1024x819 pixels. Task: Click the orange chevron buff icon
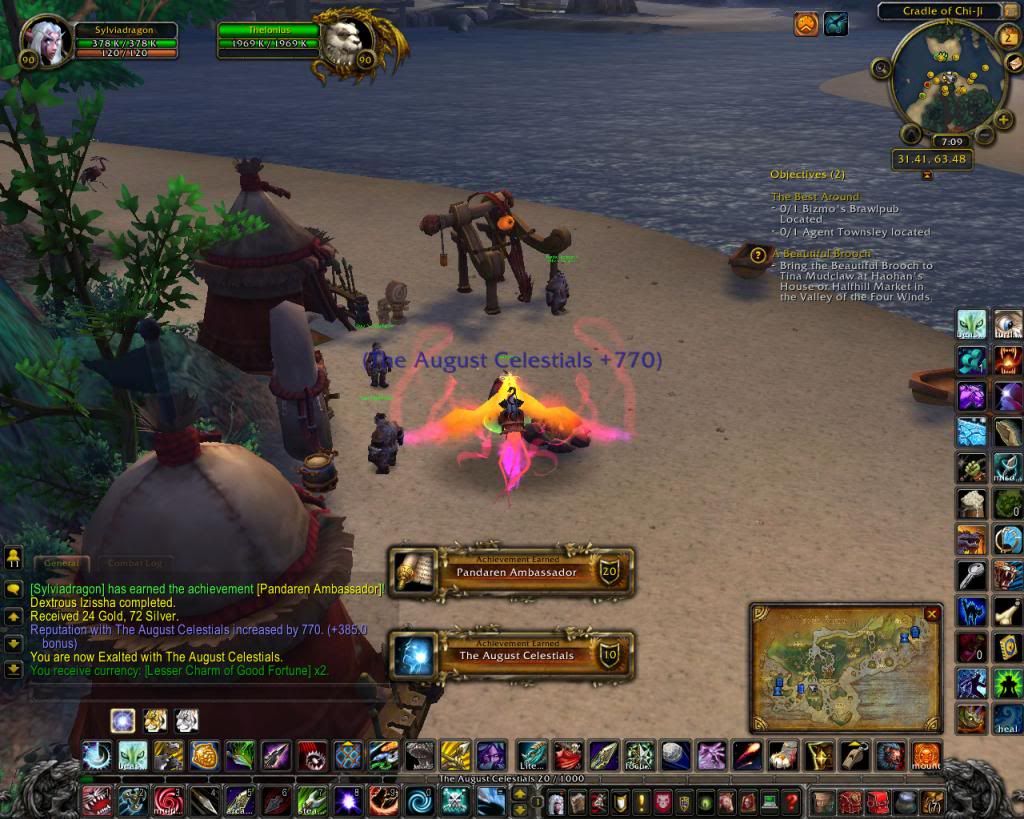pyautogui.click(x=806, y=23)
